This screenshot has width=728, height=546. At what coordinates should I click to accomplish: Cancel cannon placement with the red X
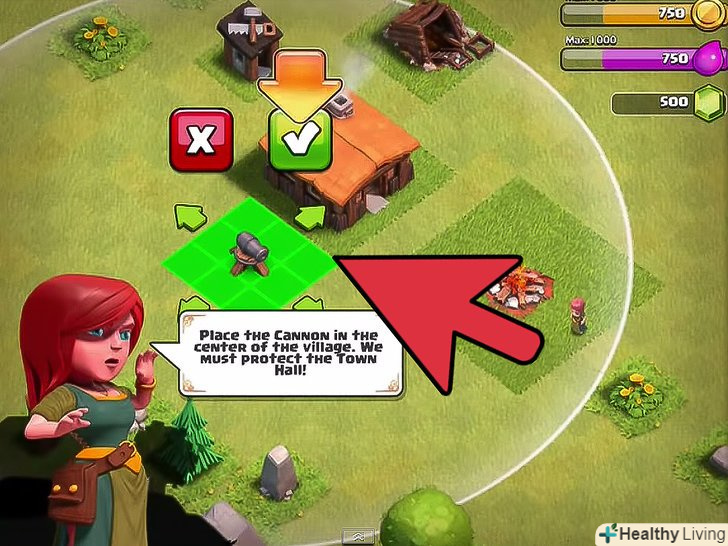[x=201, y=140]
